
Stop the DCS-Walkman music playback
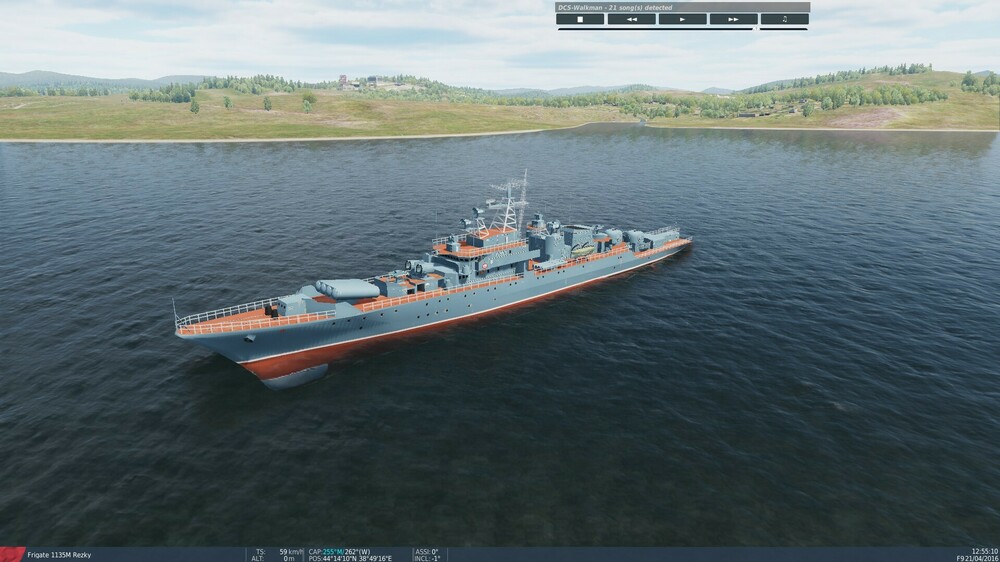click(581, 19)
